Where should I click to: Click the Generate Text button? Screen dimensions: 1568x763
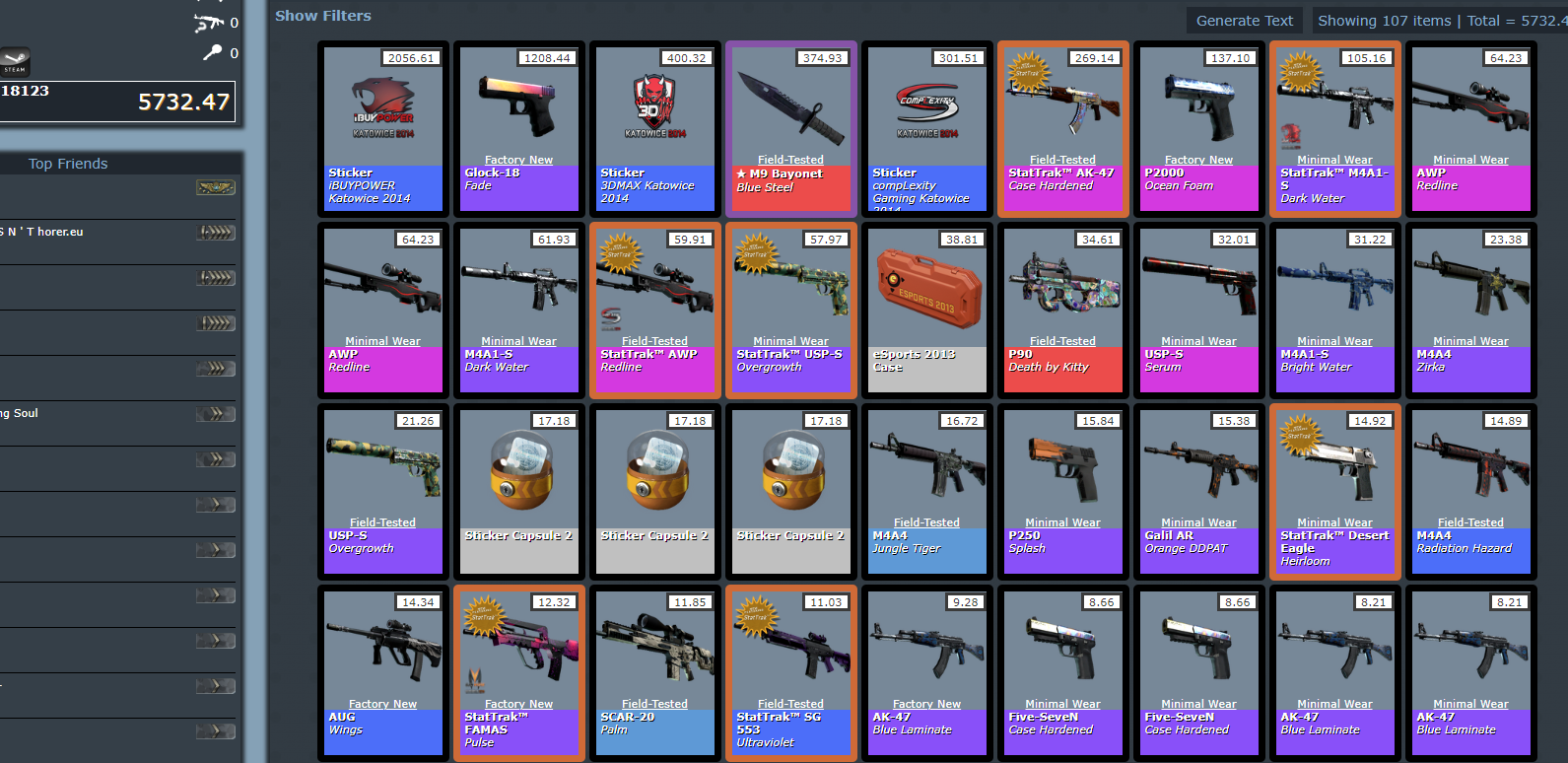click(x=1244, y=20)
